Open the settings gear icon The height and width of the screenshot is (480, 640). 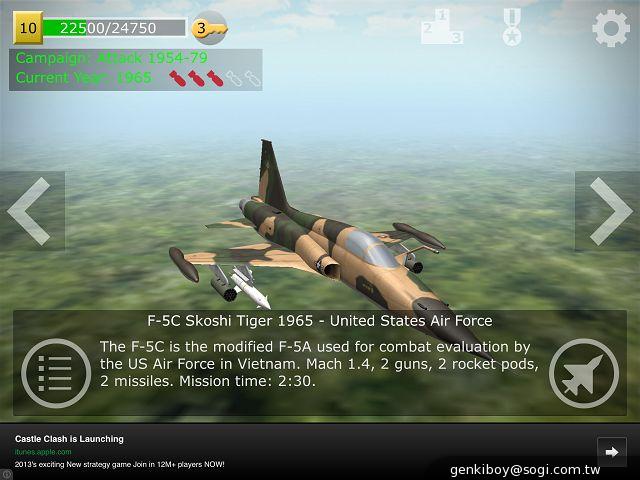click(x=611, y=27)
